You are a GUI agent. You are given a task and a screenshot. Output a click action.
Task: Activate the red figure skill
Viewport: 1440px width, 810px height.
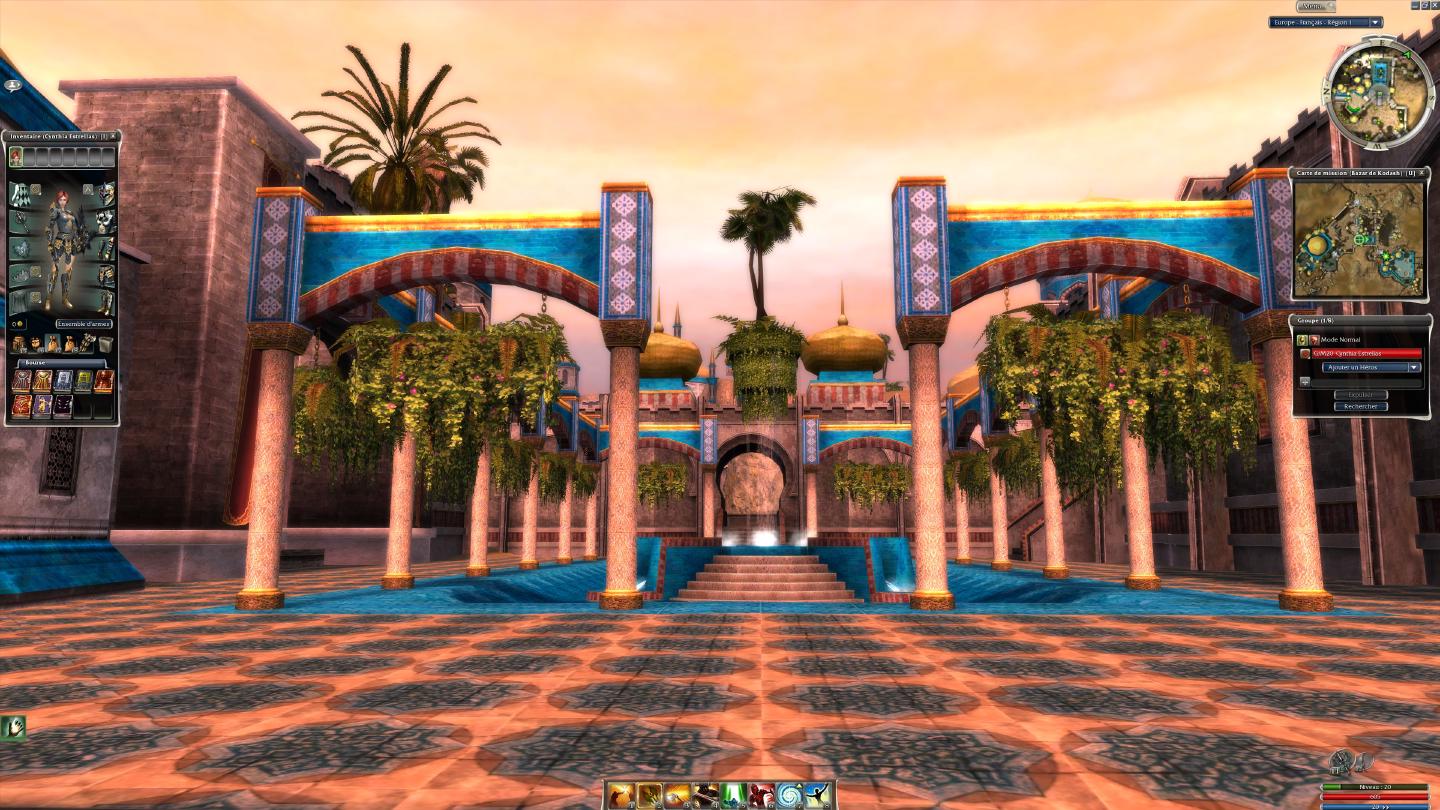coord(762,796)
